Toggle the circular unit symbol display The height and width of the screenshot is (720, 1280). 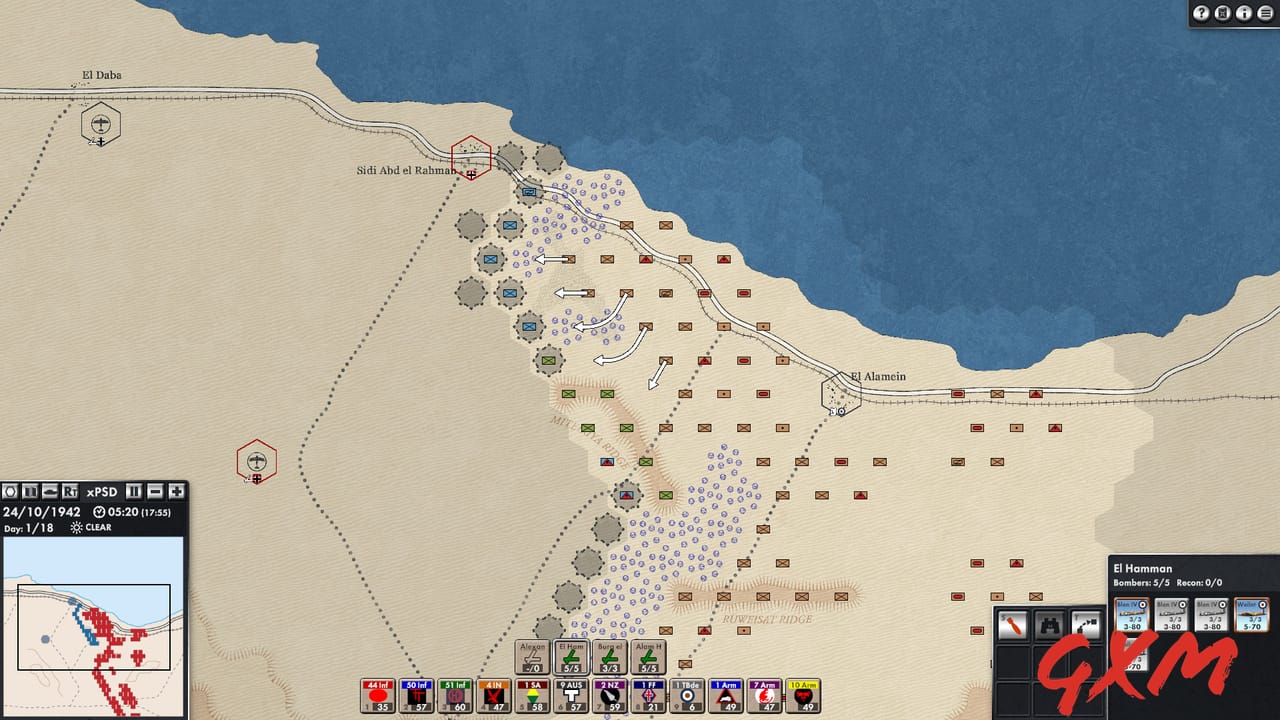point(9,492)
